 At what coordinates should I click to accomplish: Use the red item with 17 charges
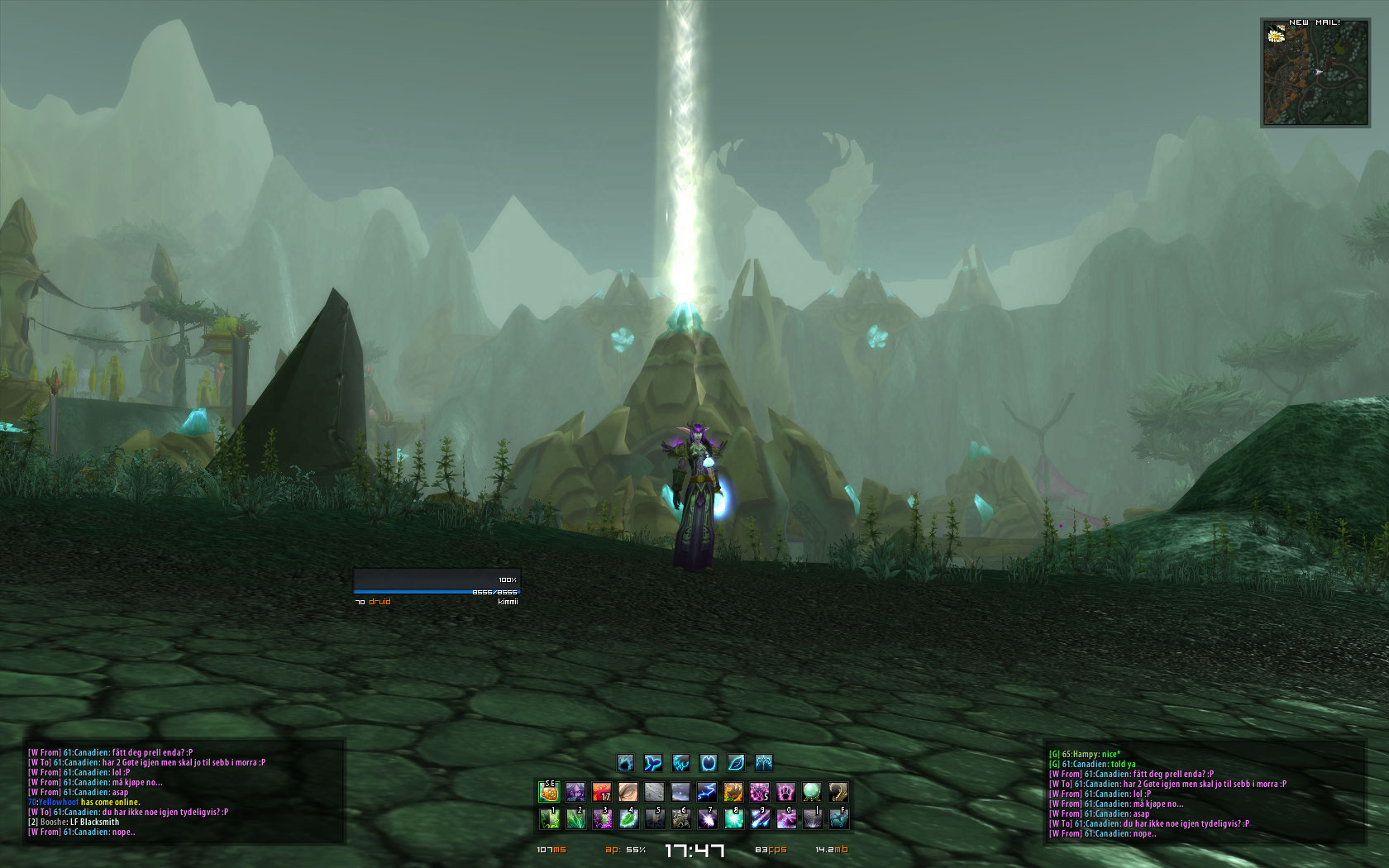(602, 793)
